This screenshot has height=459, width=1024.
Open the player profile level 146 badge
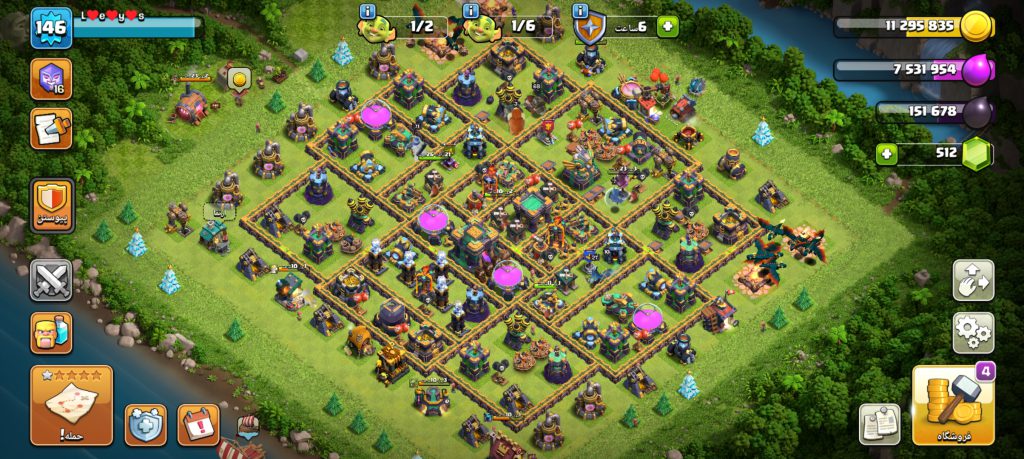tap(50, 27)
